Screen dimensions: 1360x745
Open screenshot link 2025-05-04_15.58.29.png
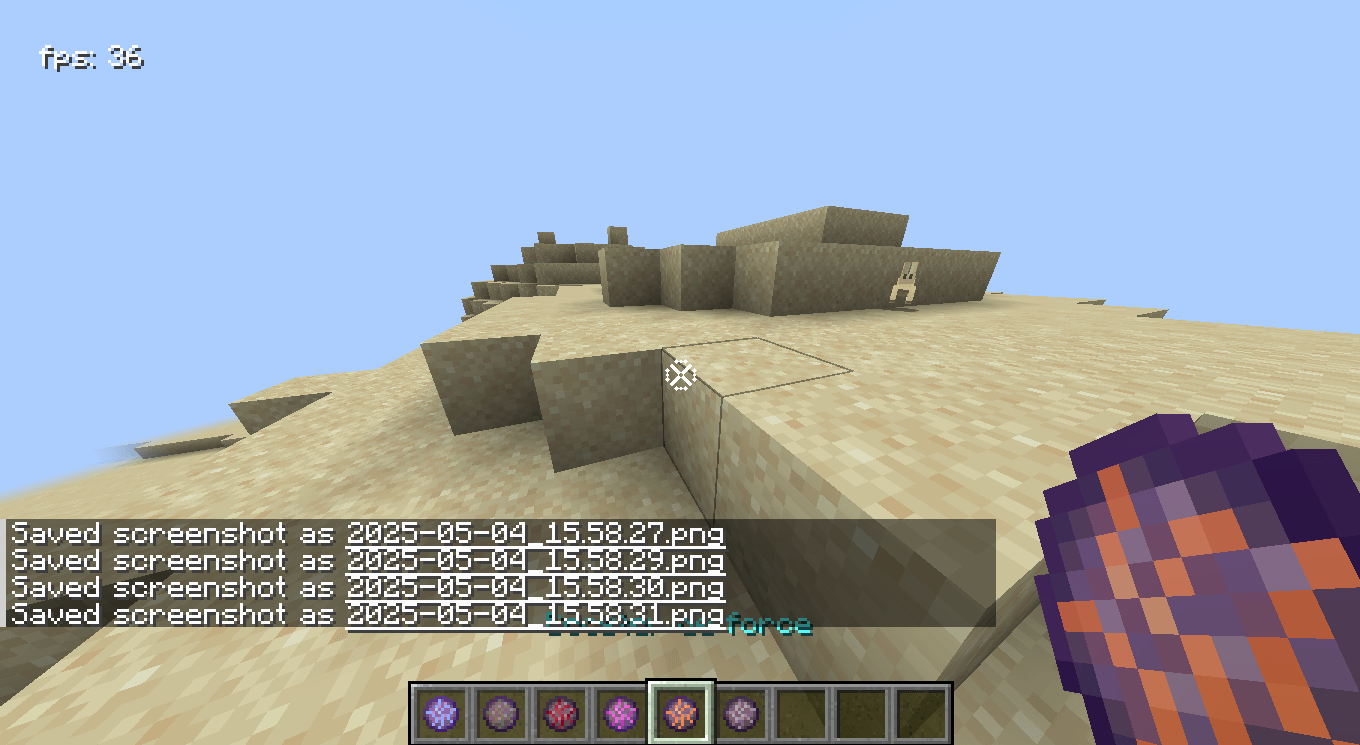click(536, 561)
